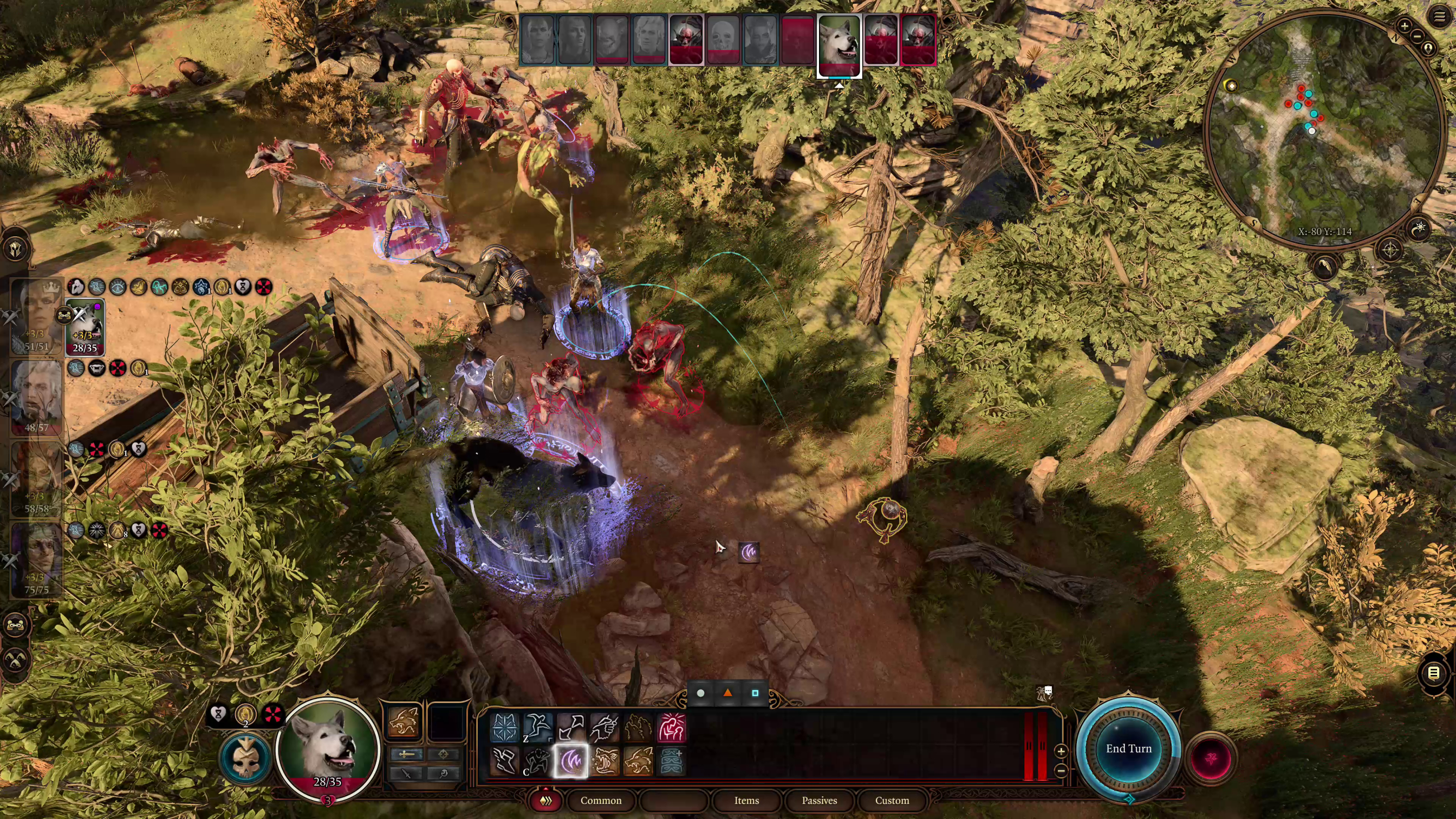1456x819 pixels.
Task: End the current turn
Action: coord(1128,749)
